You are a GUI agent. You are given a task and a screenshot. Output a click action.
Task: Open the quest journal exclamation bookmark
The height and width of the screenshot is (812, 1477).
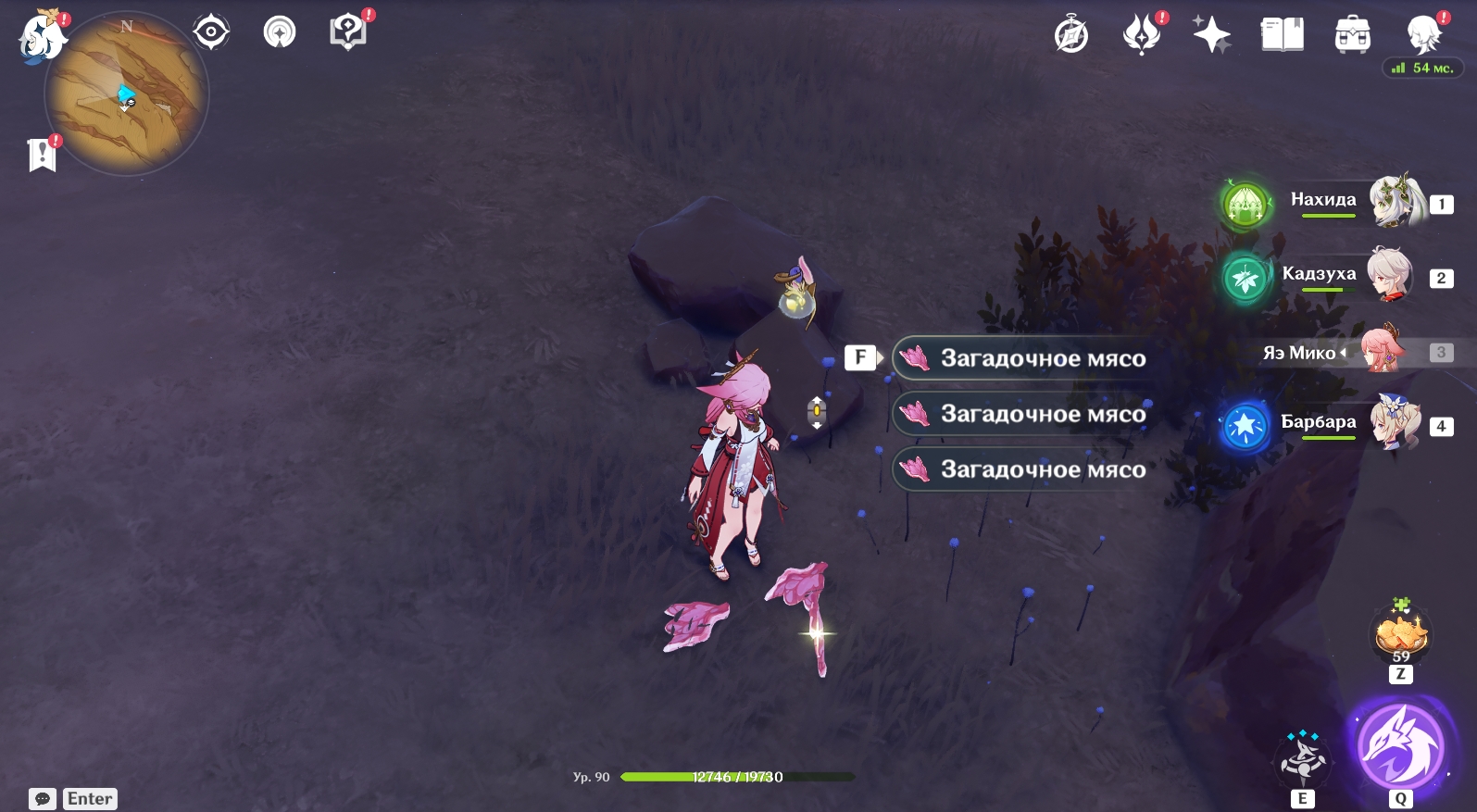(43, 155)
